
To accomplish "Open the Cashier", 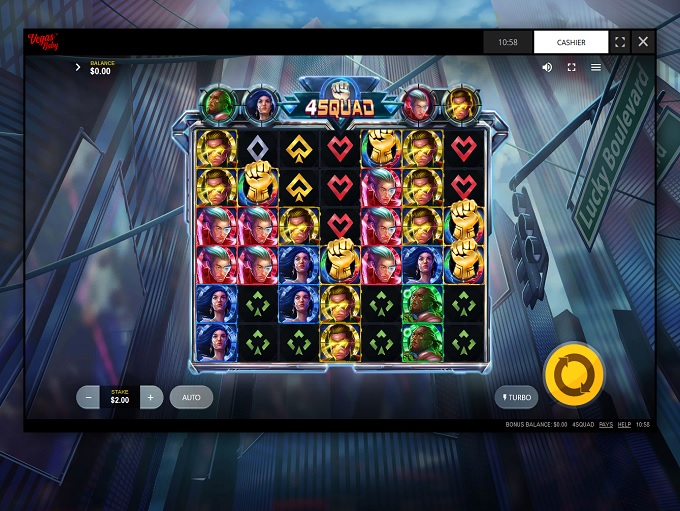I will [571, 42].
